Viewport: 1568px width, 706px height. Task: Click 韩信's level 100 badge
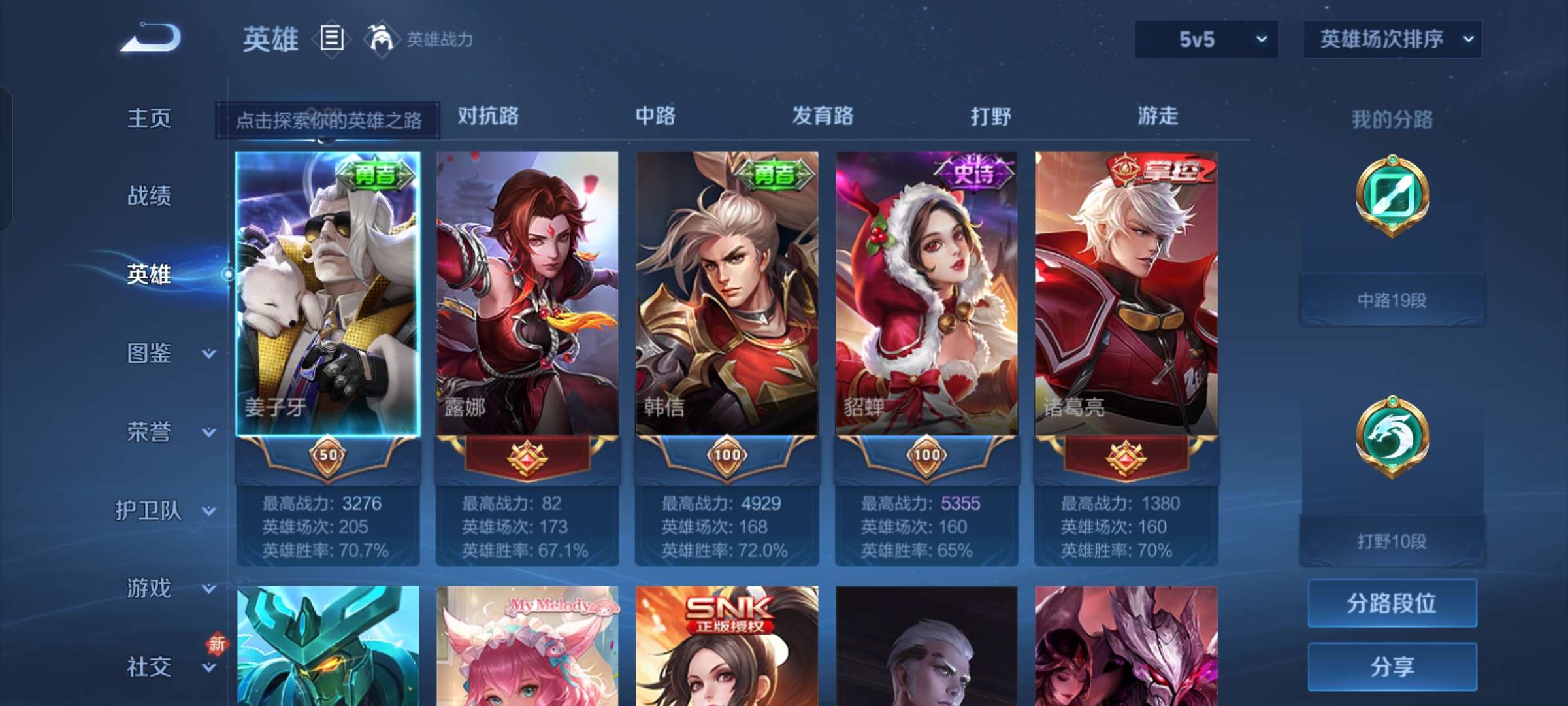(x=727, y=458)
